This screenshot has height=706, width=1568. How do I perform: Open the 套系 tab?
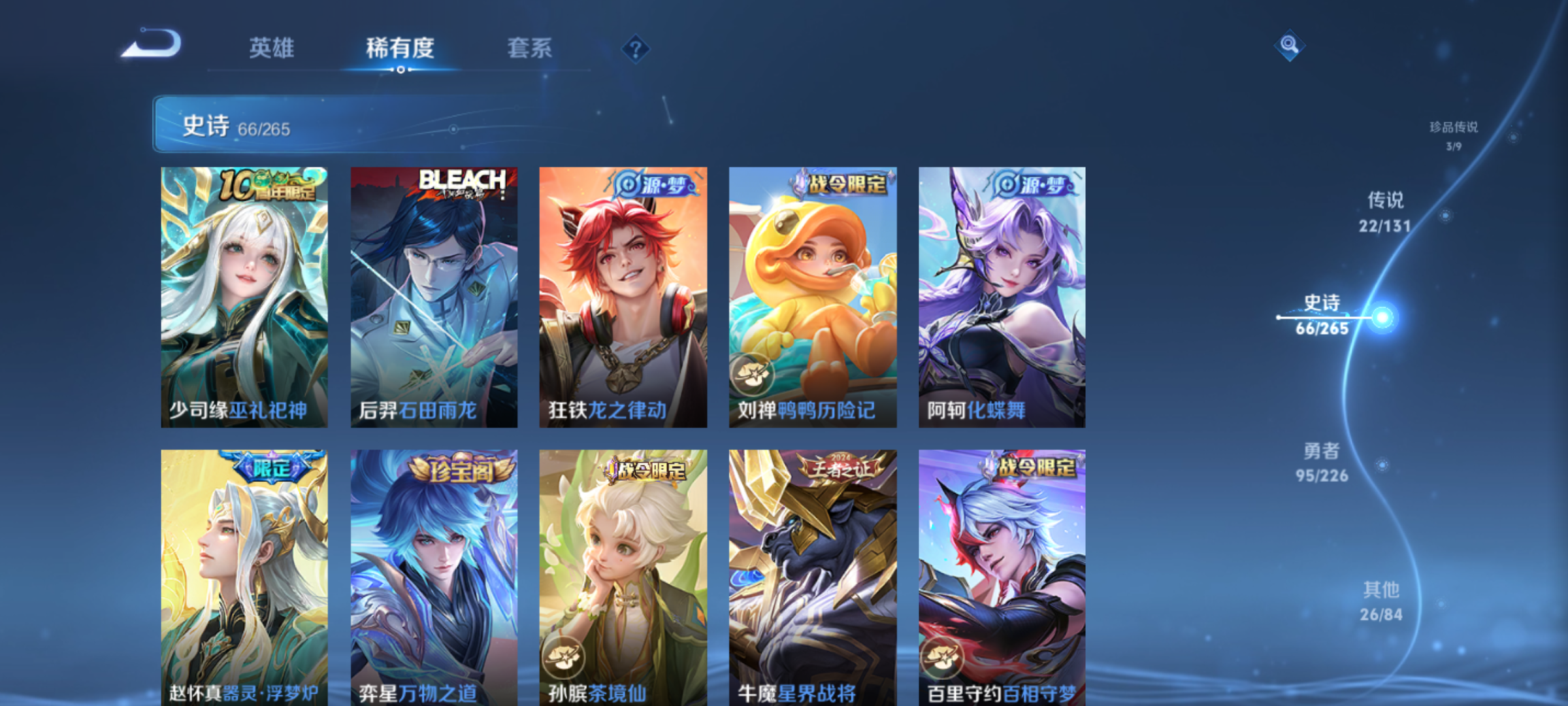coord(529,48)
